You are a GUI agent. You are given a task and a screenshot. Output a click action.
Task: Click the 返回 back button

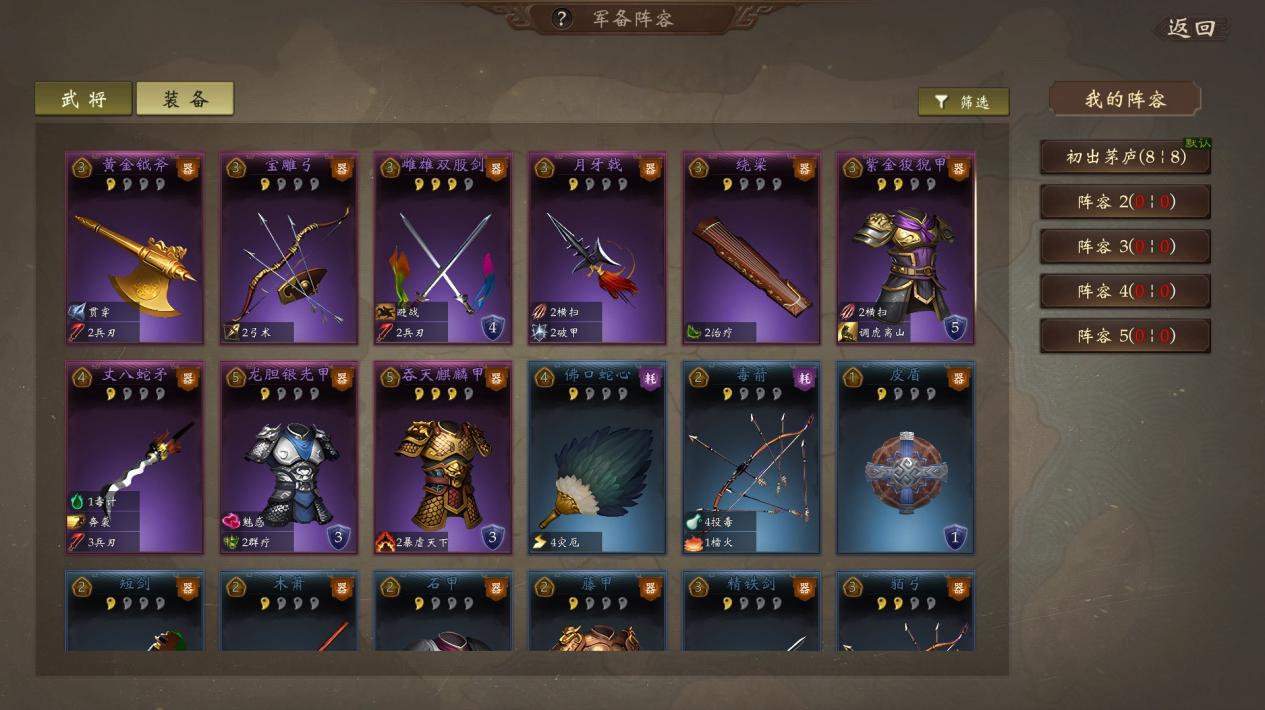[1191, 28]
